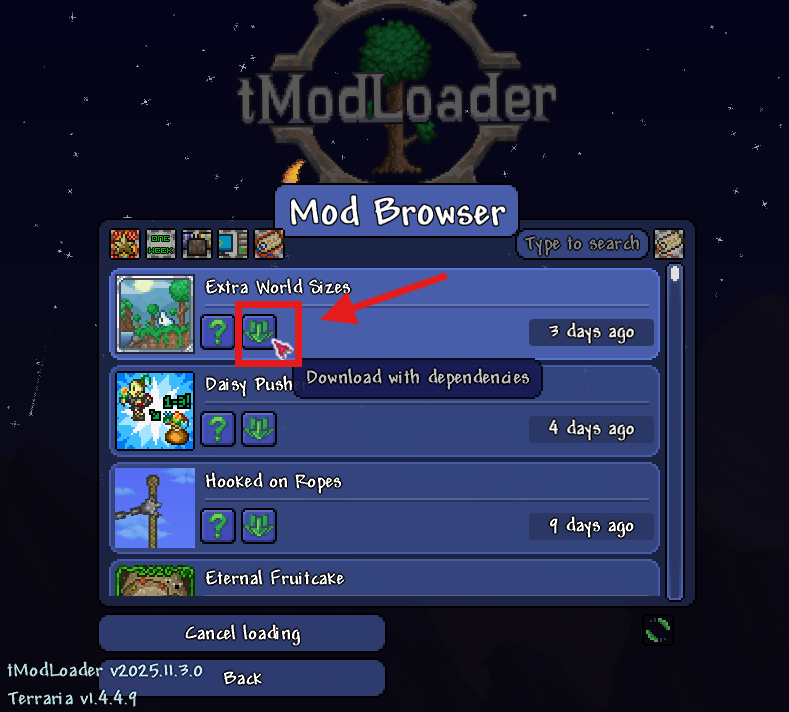Choose the Hooked on Ropes list entry thumbnail

point(155,507)
